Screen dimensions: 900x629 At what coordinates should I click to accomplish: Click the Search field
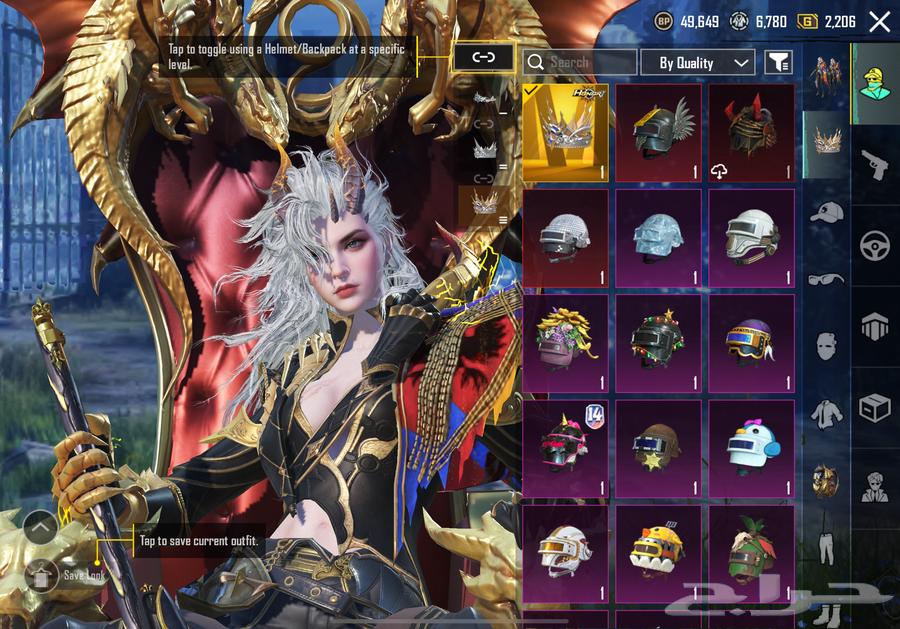click(x=581, y=62)
